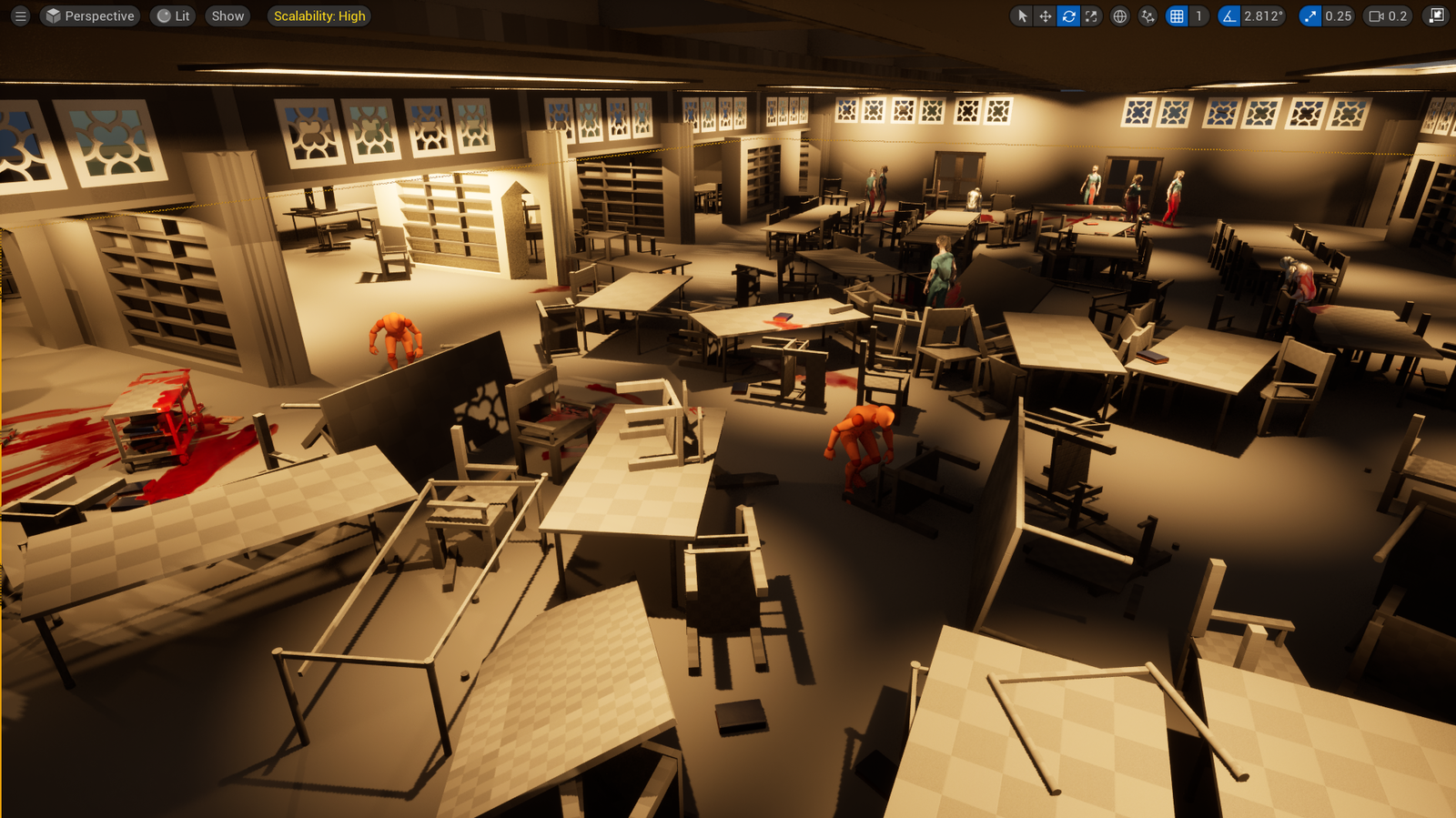Toggle world/local coordinate system globe icon
Screen dimensions: 1456x818
[x=1119, y=15]
